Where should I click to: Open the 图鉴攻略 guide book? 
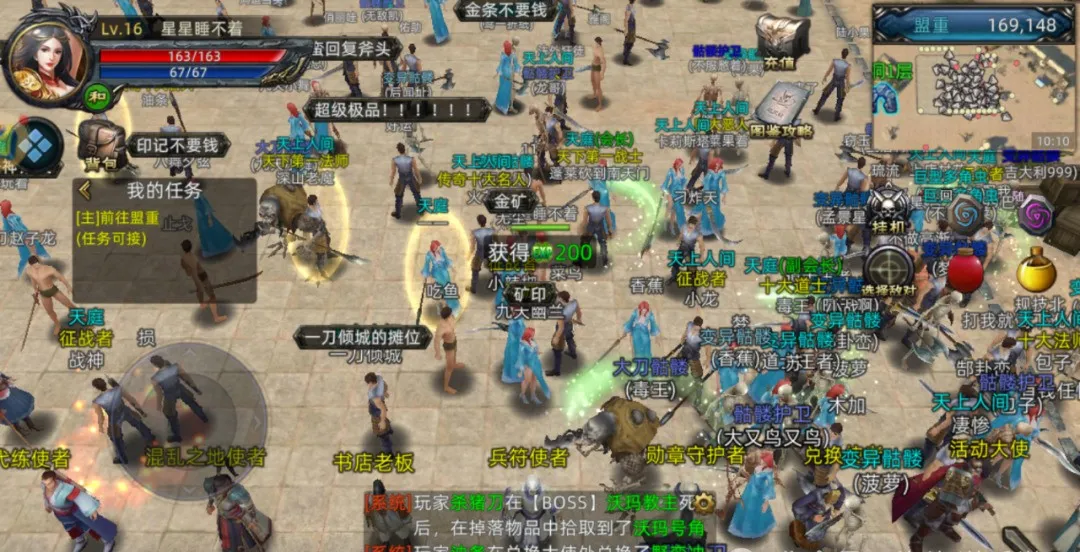pos(780,110)
